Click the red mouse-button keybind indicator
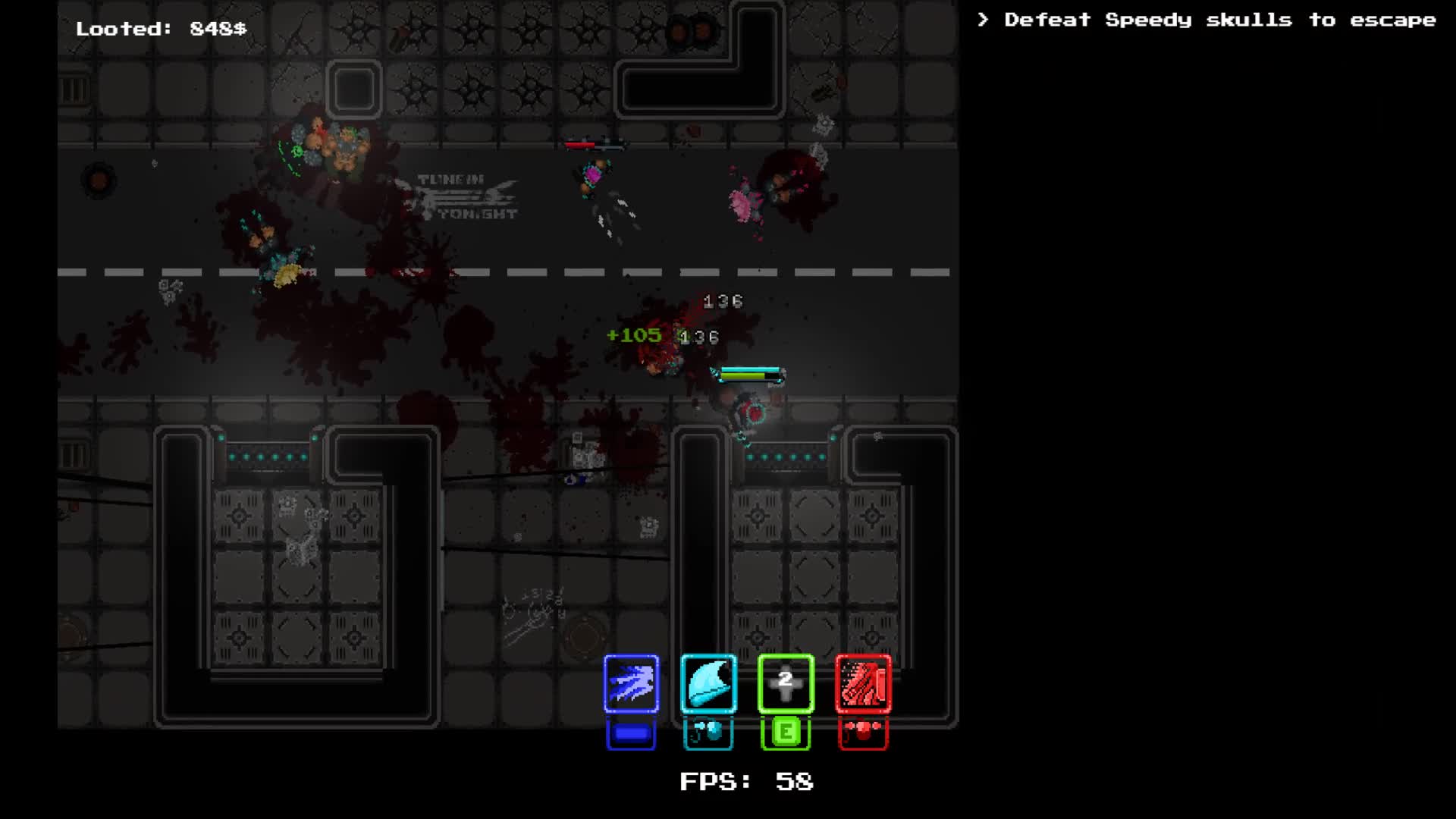Viewport: 1456px width, 819px height. click(864, 732)
